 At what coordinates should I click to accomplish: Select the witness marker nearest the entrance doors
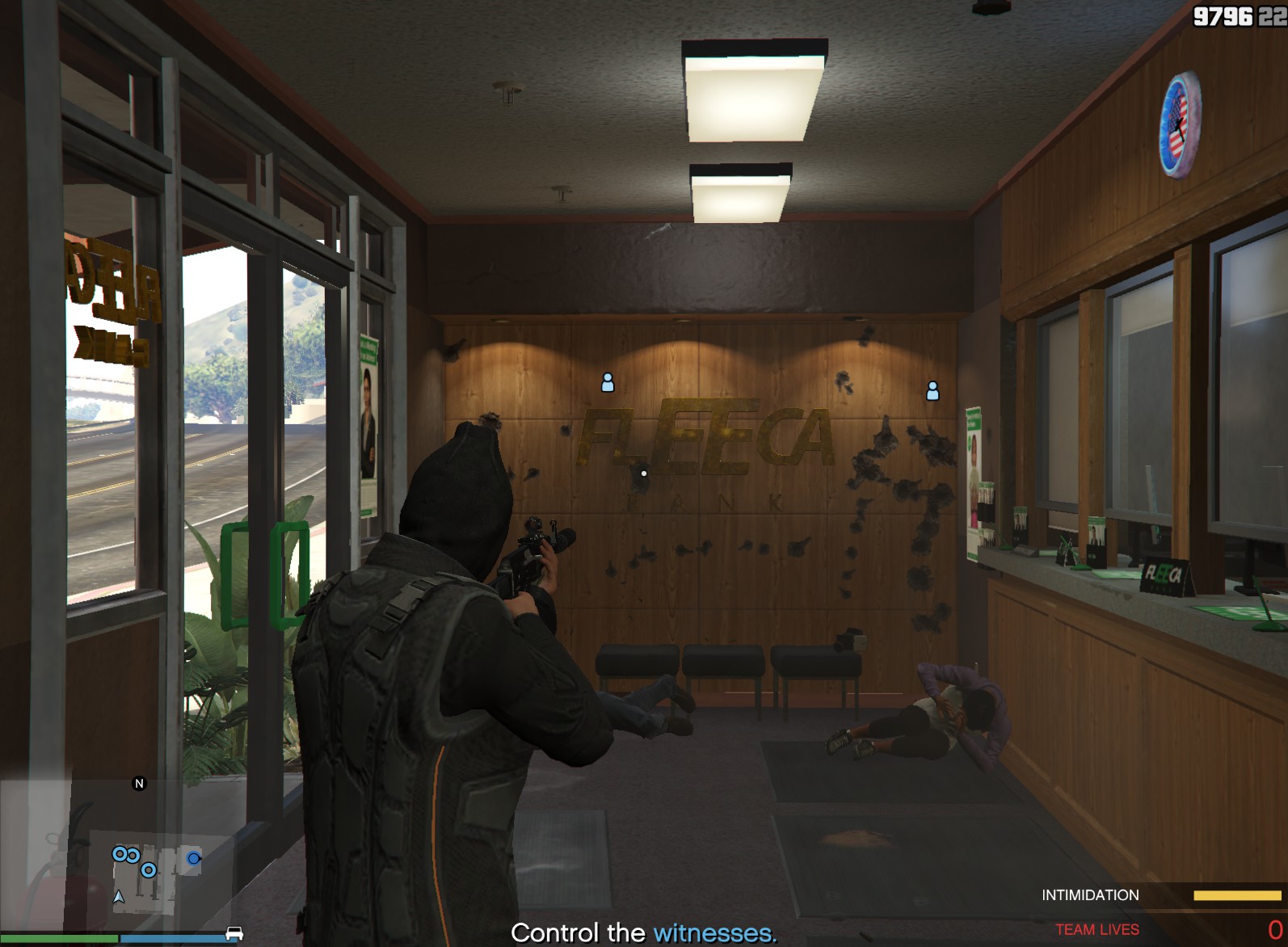coord(608,382)
